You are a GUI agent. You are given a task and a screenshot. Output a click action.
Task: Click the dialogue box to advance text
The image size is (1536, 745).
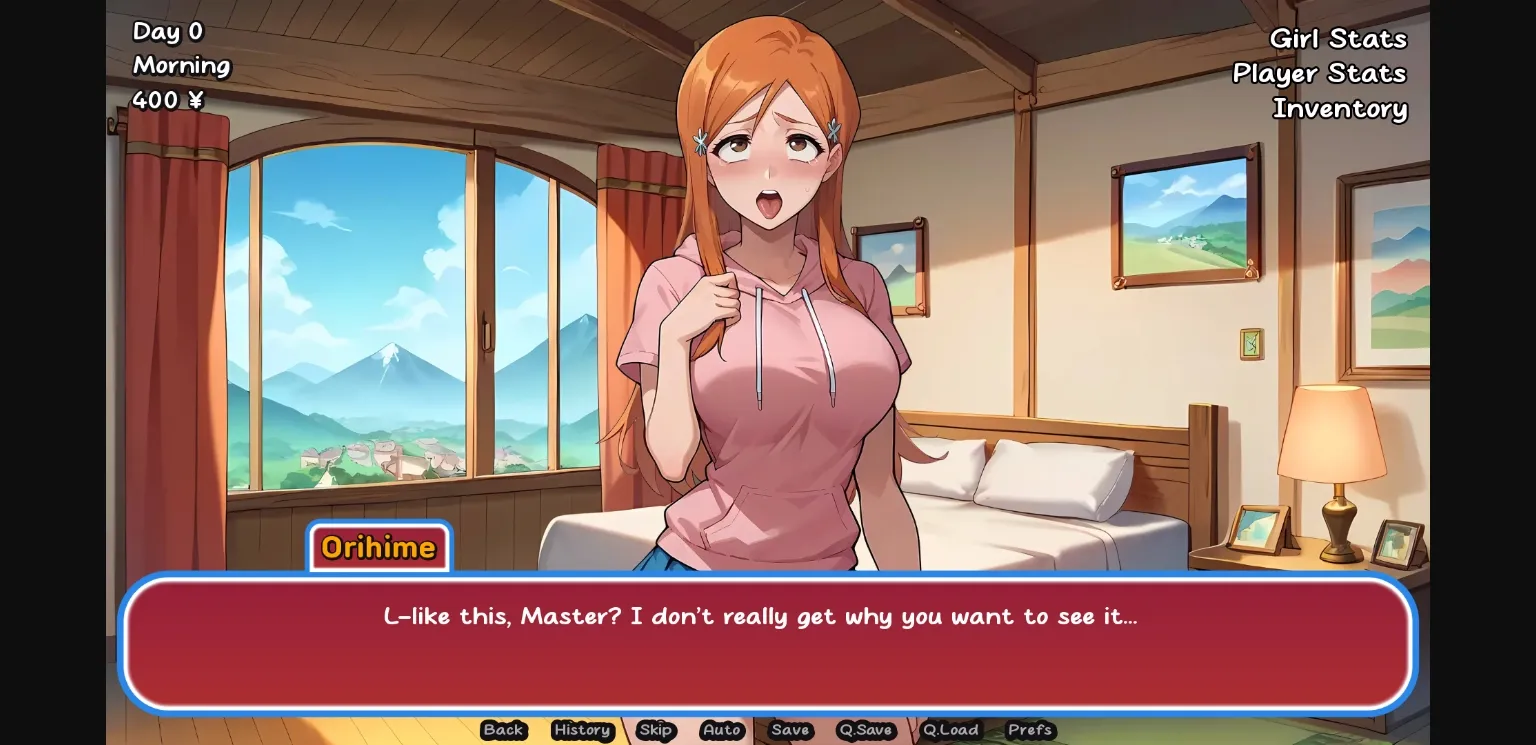pyautogui.click(x=768, y=645)
